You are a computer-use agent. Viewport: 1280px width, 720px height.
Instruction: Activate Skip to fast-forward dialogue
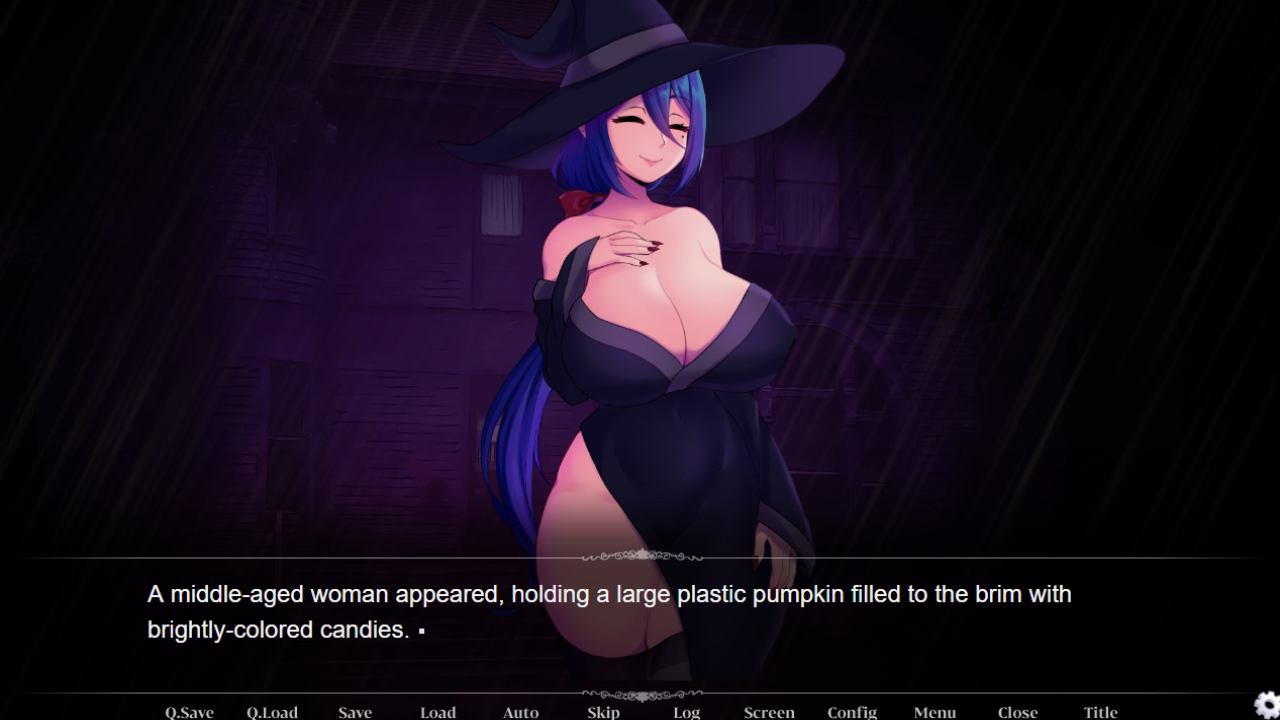[604, 712]
